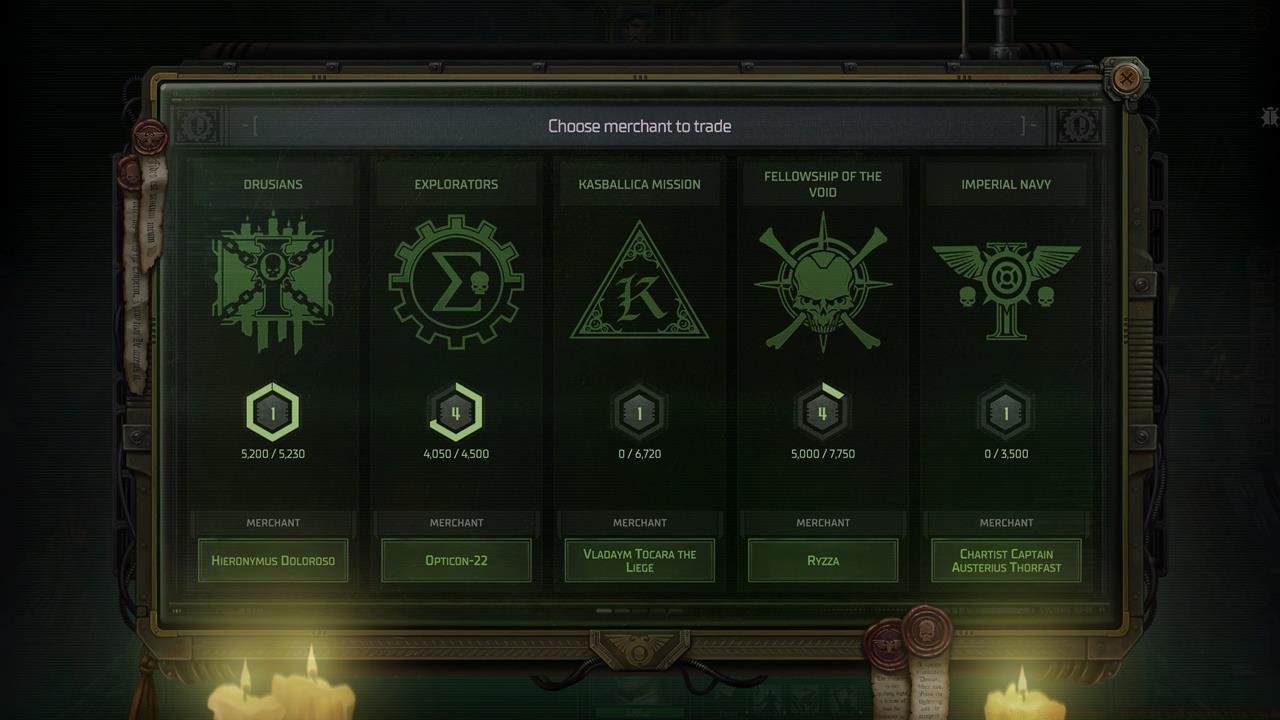Click the Explorators level 4 reputation badge

coord(456,410)
